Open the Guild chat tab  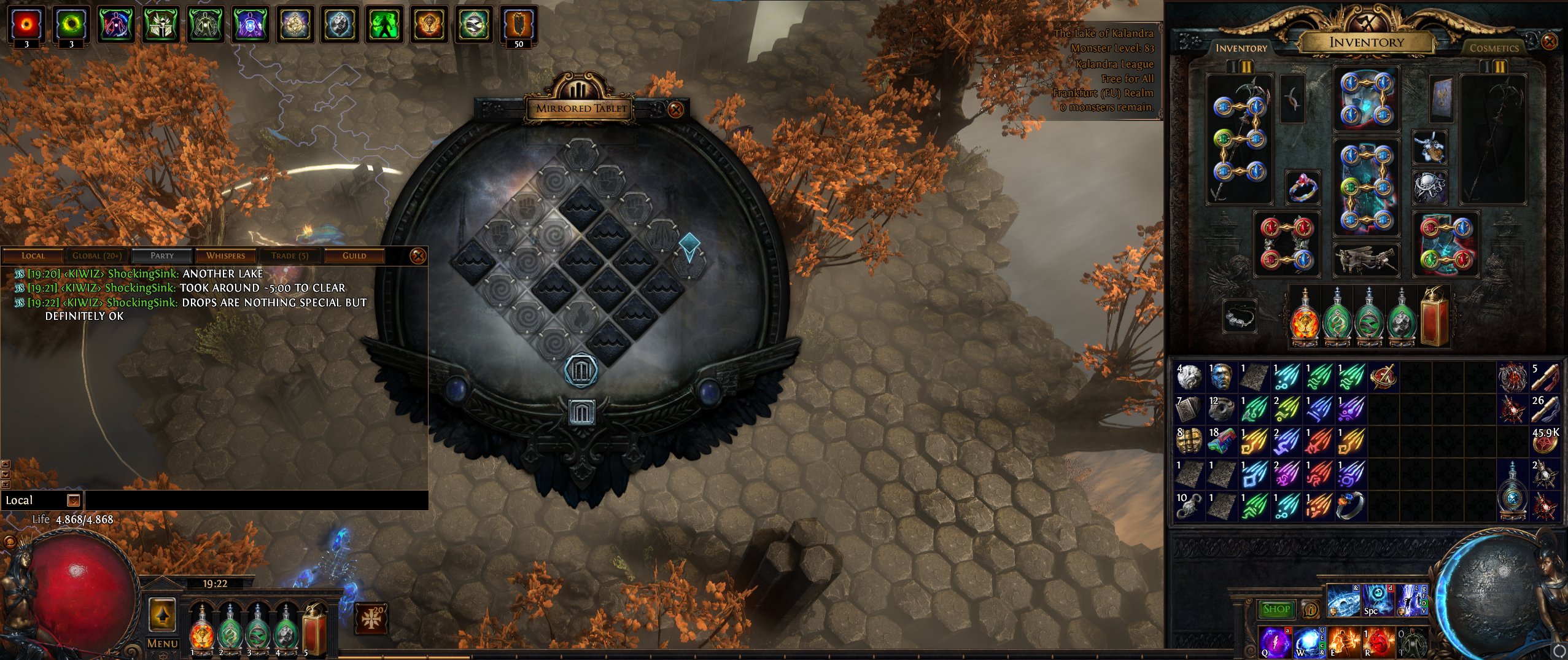pos(354,255)
